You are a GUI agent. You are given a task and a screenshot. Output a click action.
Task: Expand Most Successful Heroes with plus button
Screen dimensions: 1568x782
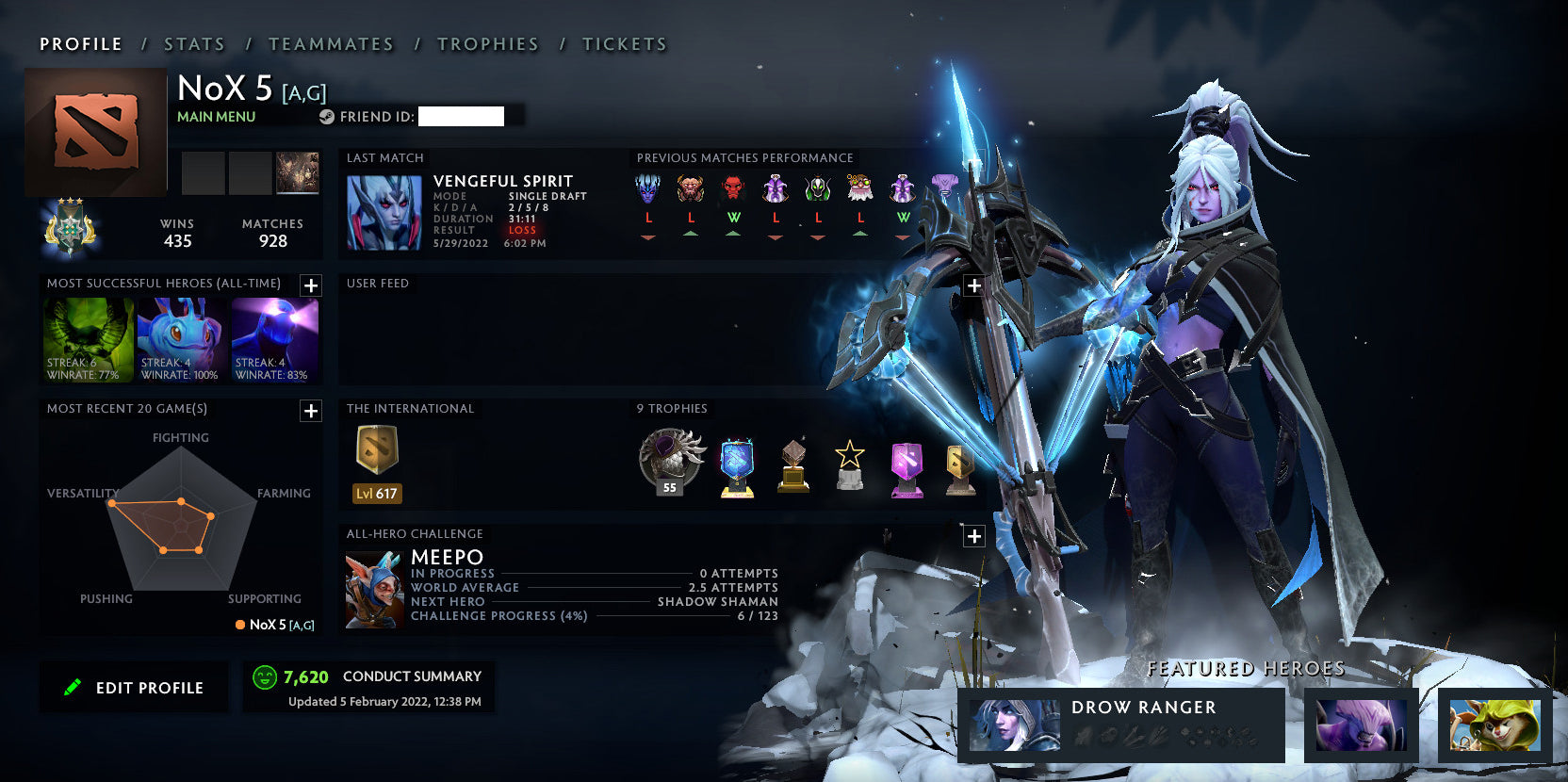(x=311, y=285)
